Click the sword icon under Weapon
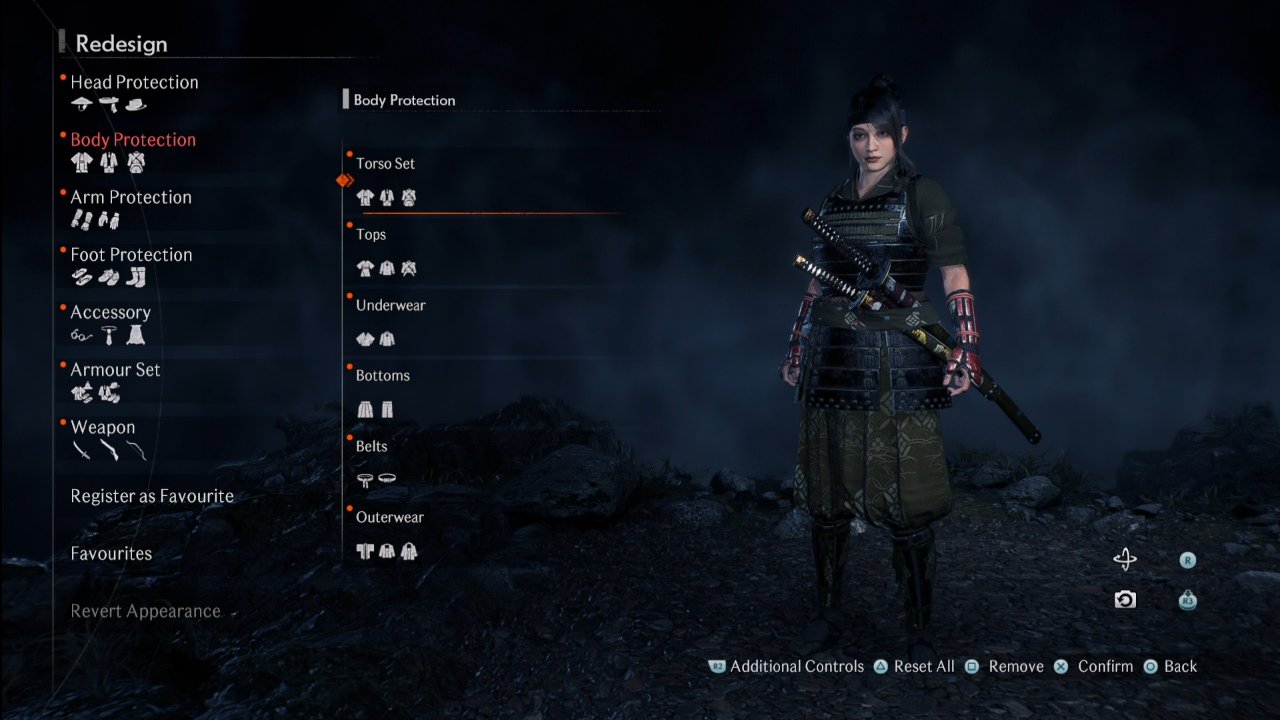The height and width of the screenshot is (720, 1280). tap(81, 450)
